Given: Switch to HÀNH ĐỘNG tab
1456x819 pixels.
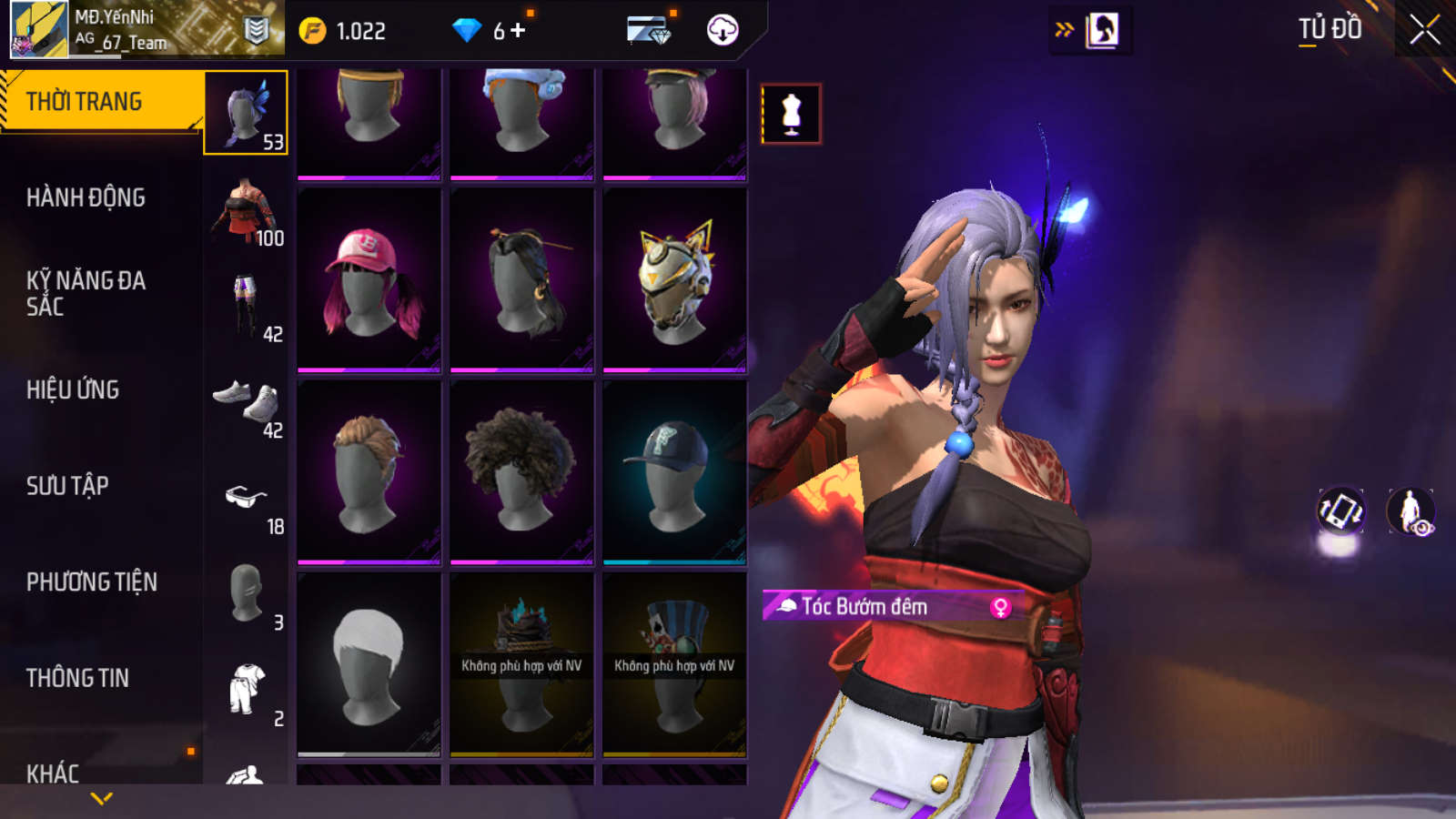Looking at the screenshot, I should (x=86, y=197).
